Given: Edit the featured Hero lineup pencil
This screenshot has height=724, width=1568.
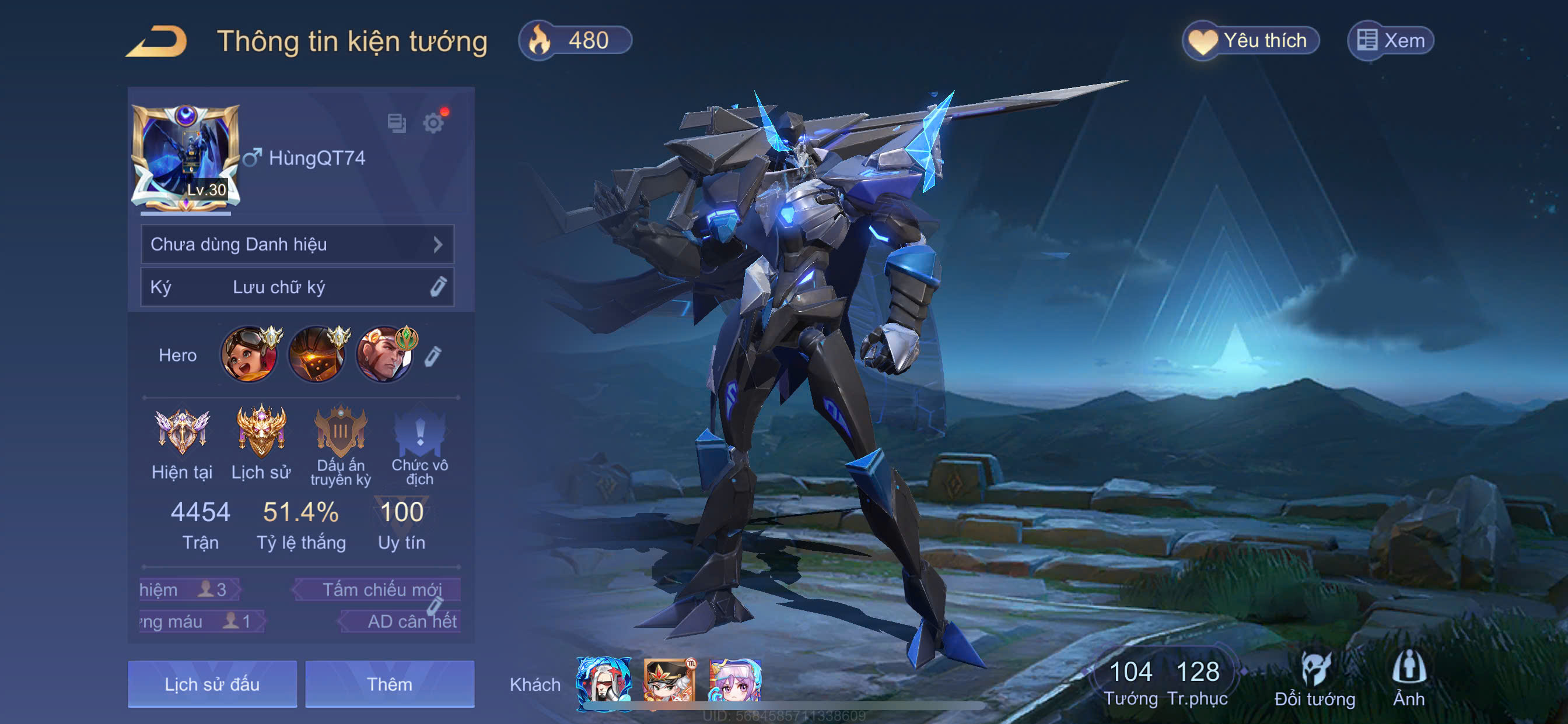Looking at the screenshot, I should pyautogui.click(x=432, y=356).
